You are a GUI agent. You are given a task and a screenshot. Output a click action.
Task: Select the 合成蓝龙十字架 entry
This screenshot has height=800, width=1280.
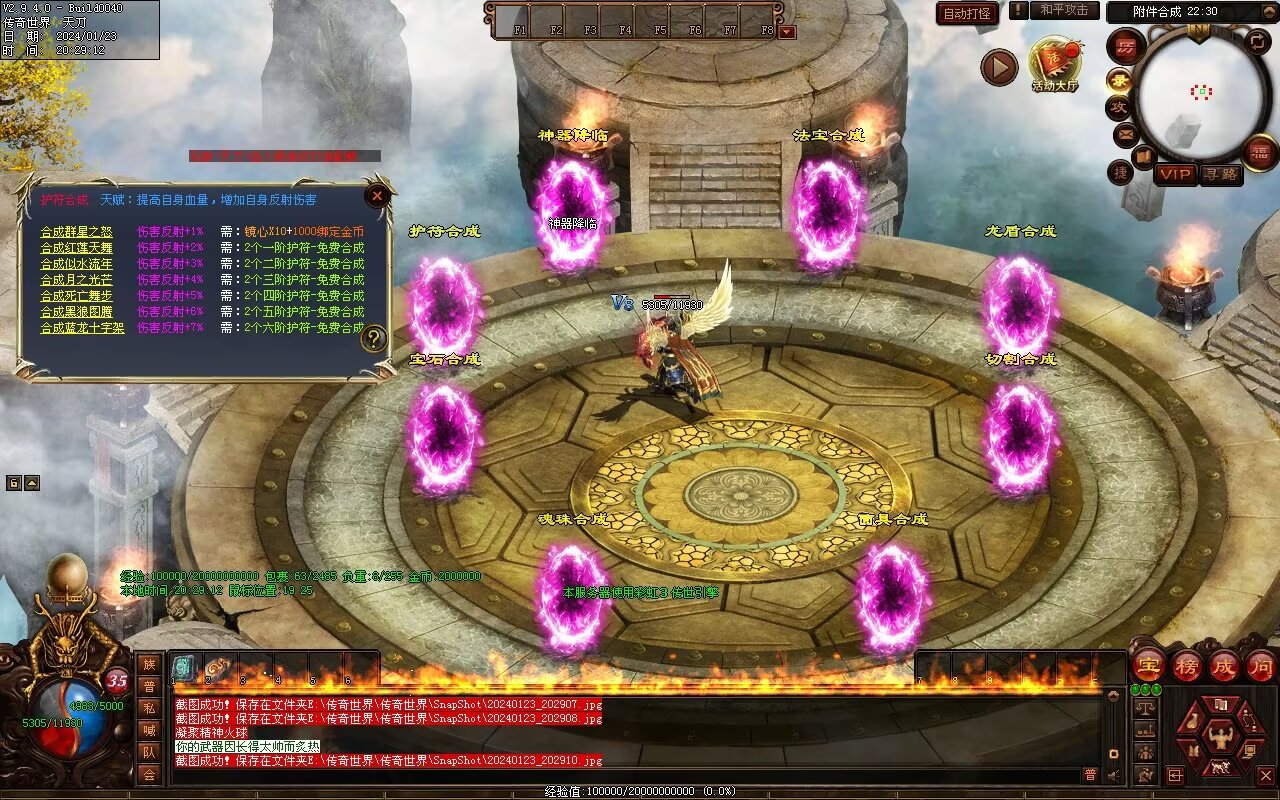[x=82, y=328]
